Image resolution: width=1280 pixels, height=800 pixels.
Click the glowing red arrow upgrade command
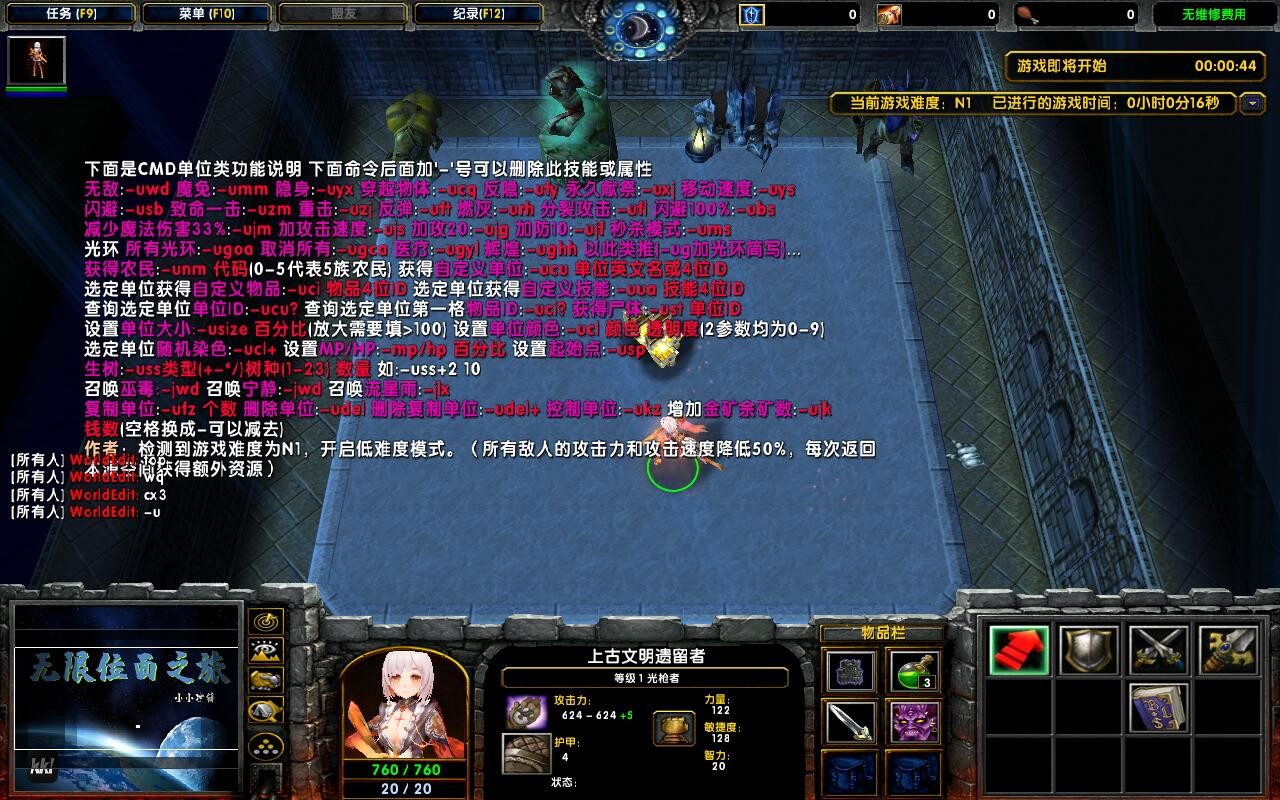(1020, 650)
